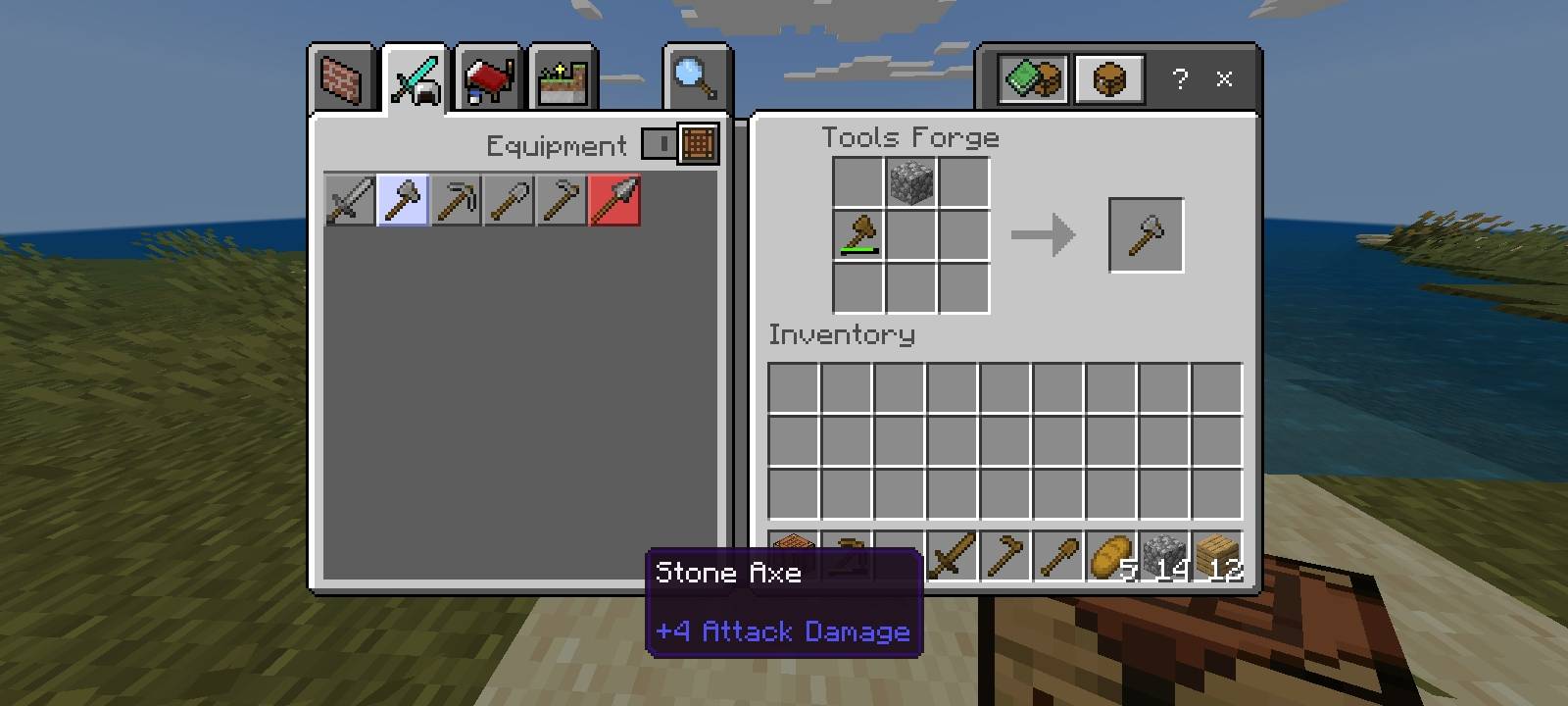Choose the stone shovel recipe
The height and width of the screenshot is (706, 1568).
coord(509,201)
